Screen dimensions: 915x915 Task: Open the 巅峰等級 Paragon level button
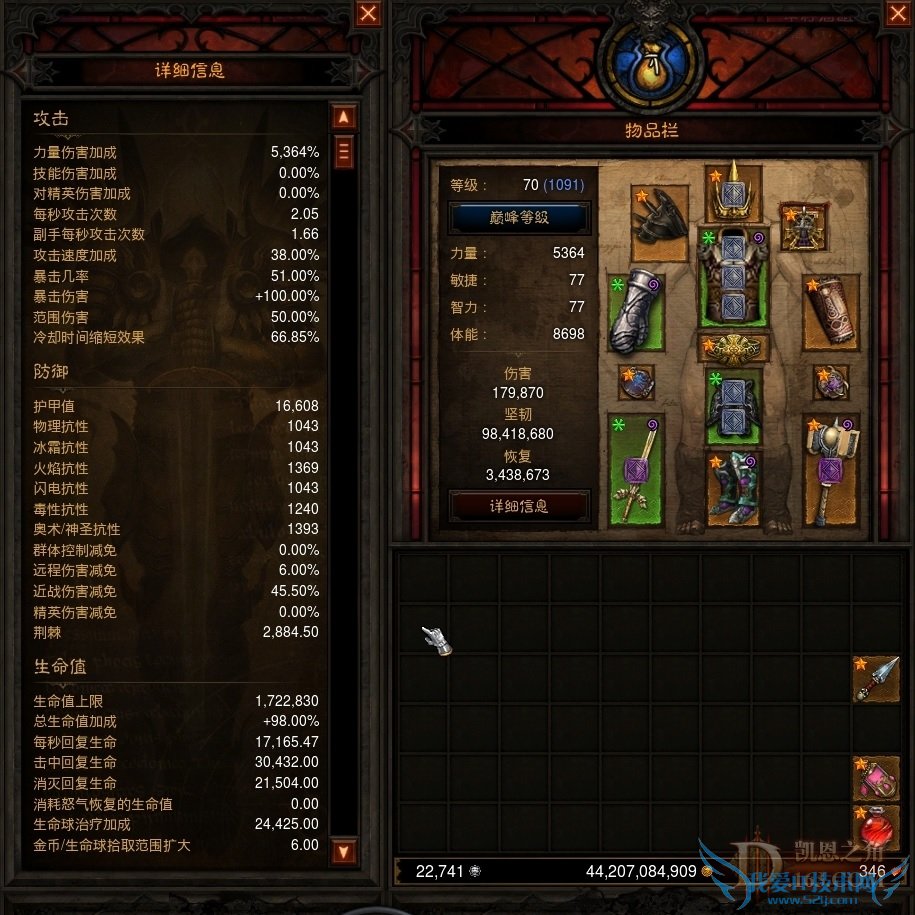tap(519, 217)
